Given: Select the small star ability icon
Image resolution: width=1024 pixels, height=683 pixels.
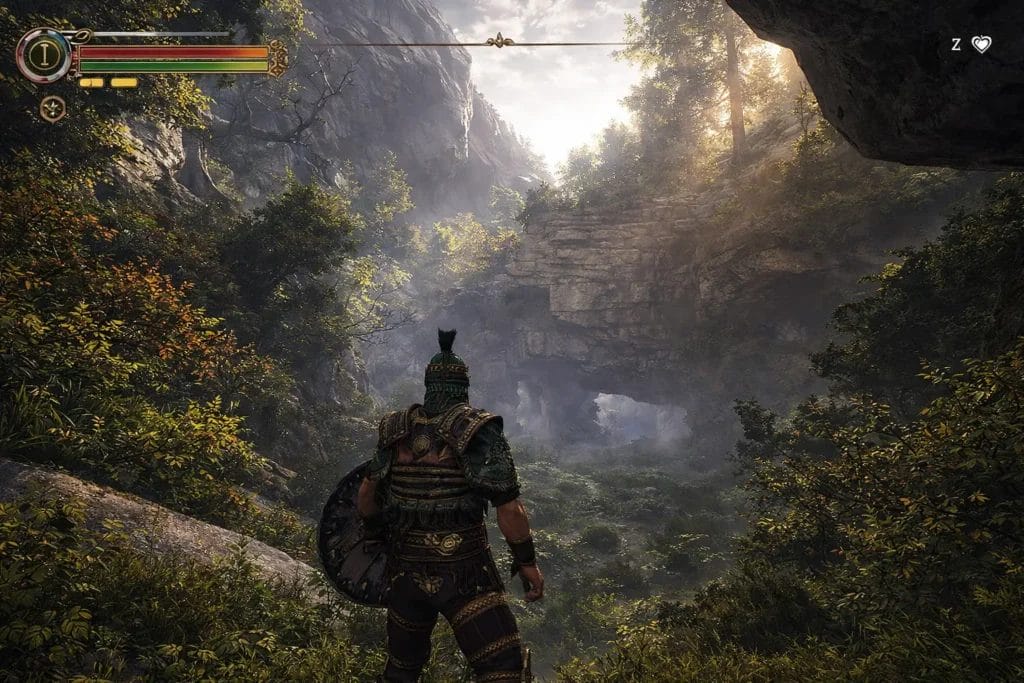Looking at the screenshot, I should (52, 108).
